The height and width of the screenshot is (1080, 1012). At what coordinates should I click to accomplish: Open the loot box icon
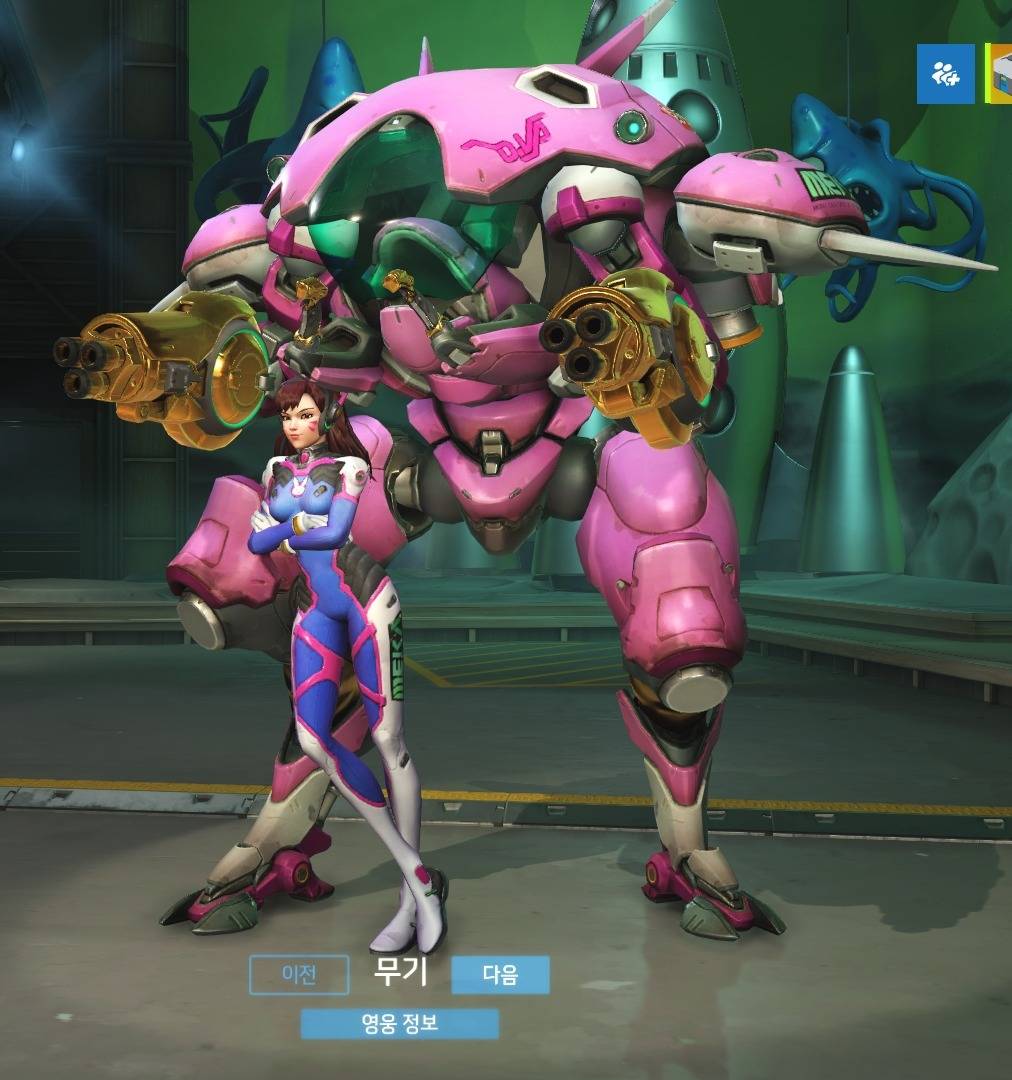pyautogui.click(x=999, y=73)
